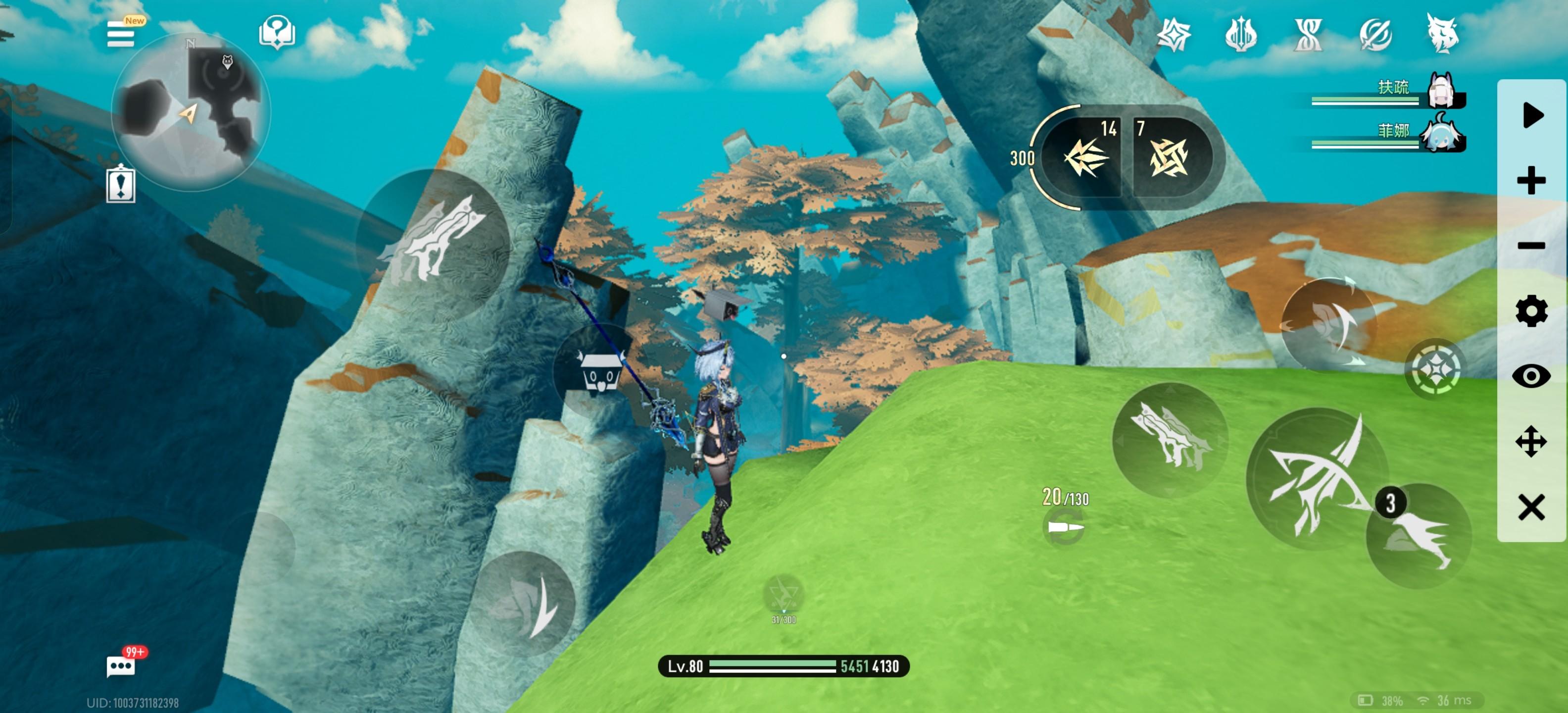Image resolution: width=1568 pixels, height=713 pixels.
Task: Toggle the overlay eye visibility icon
Action: pos(1531,376)
